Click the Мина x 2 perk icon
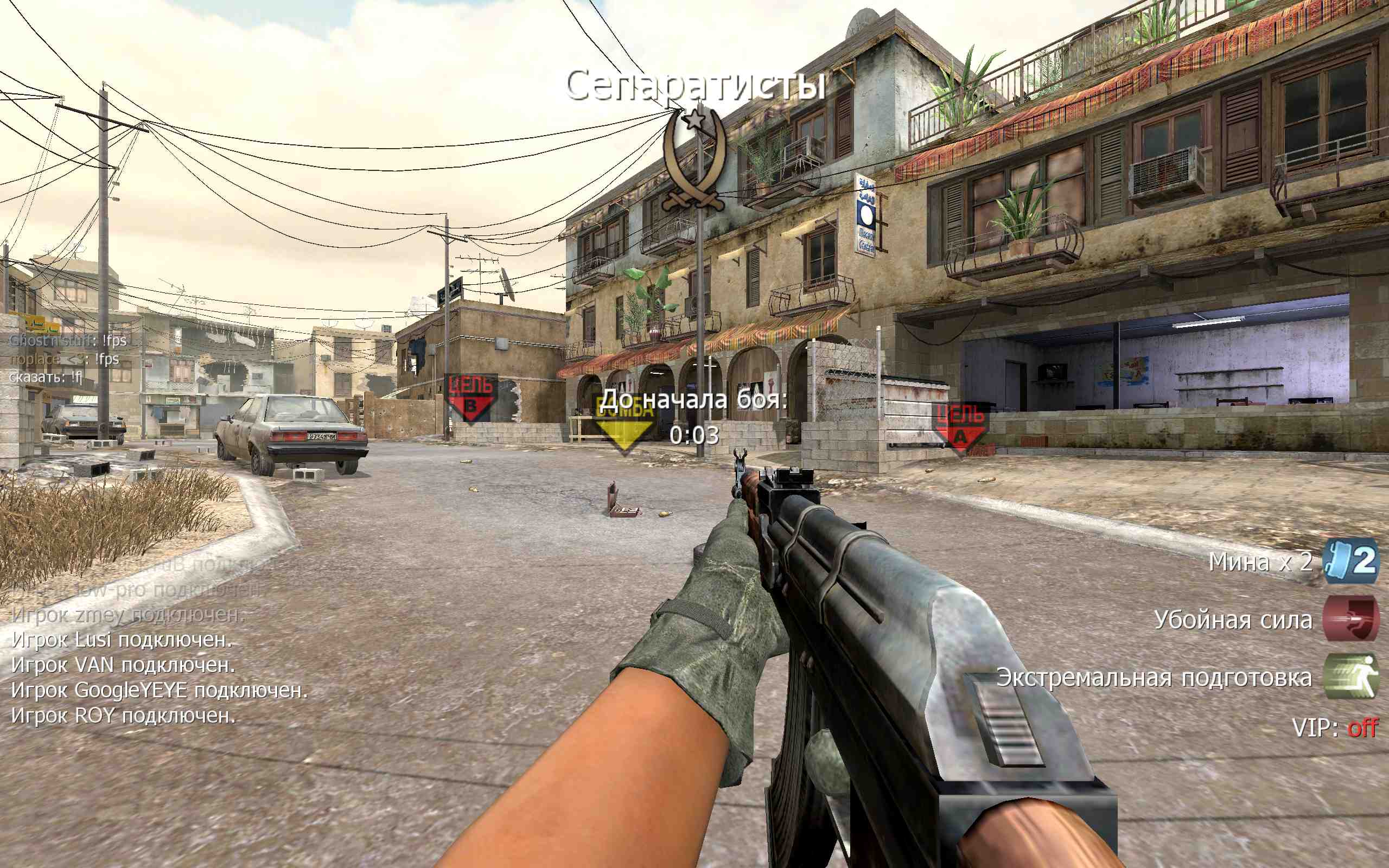 [1350, 561]
